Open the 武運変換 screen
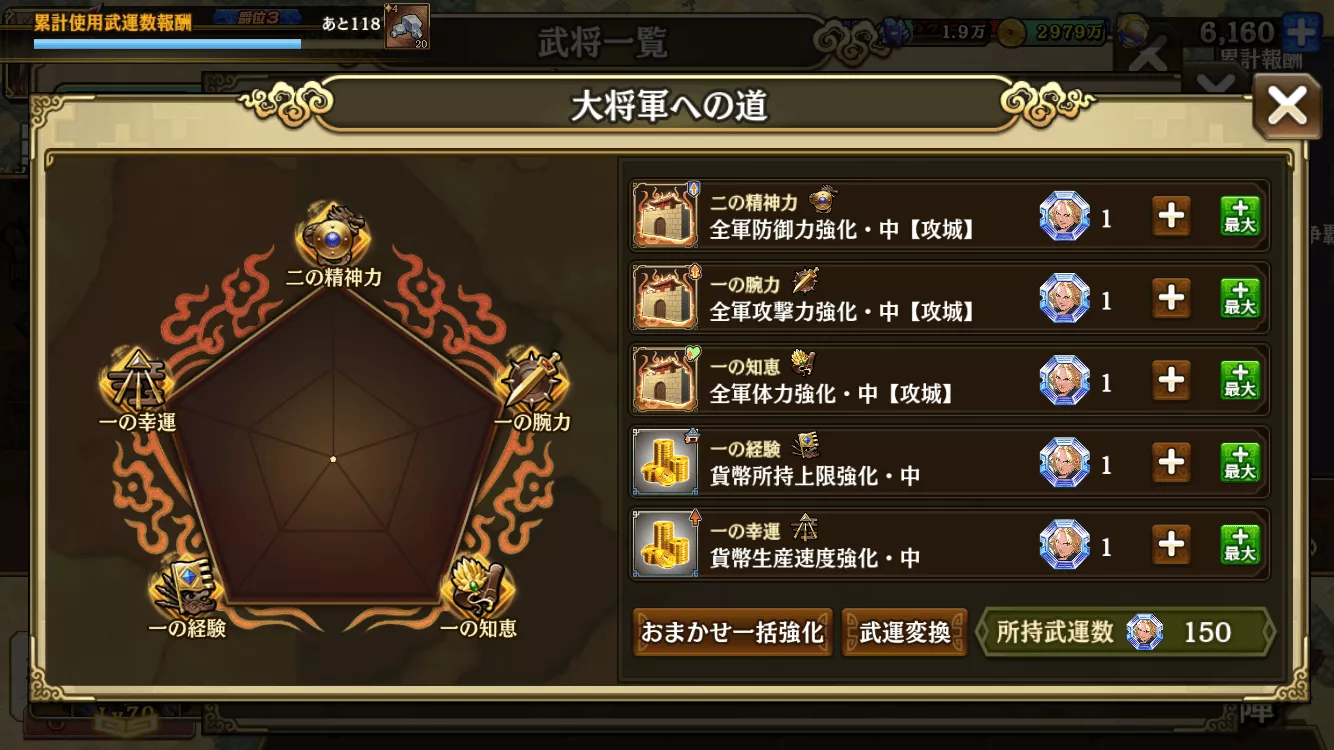The height and width of the screenshot is (750, 1334). tap(904, 632)
